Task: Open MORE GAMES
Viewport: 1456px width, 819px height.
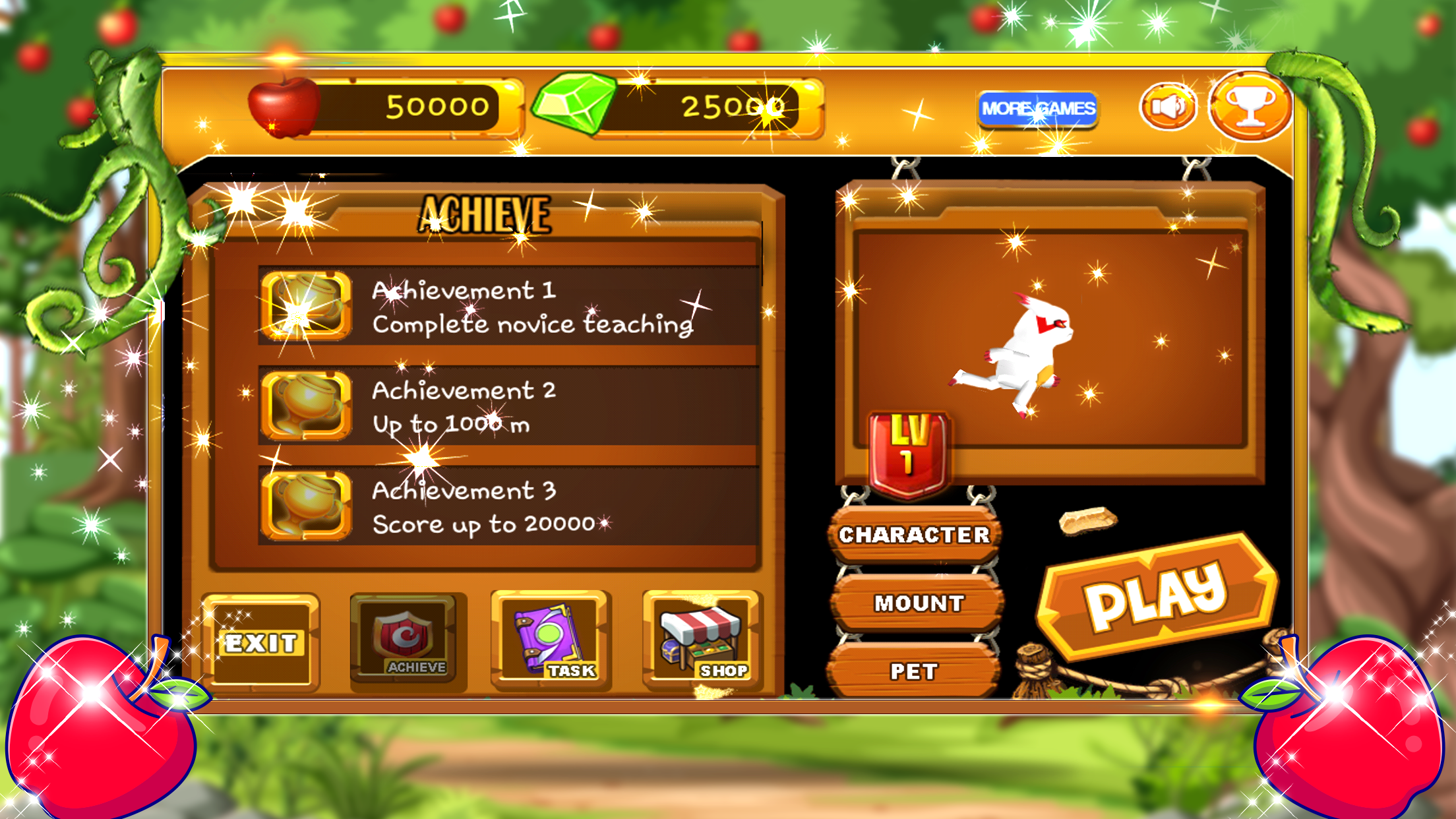Action: pyautogui.click(x=1039, y=106)
